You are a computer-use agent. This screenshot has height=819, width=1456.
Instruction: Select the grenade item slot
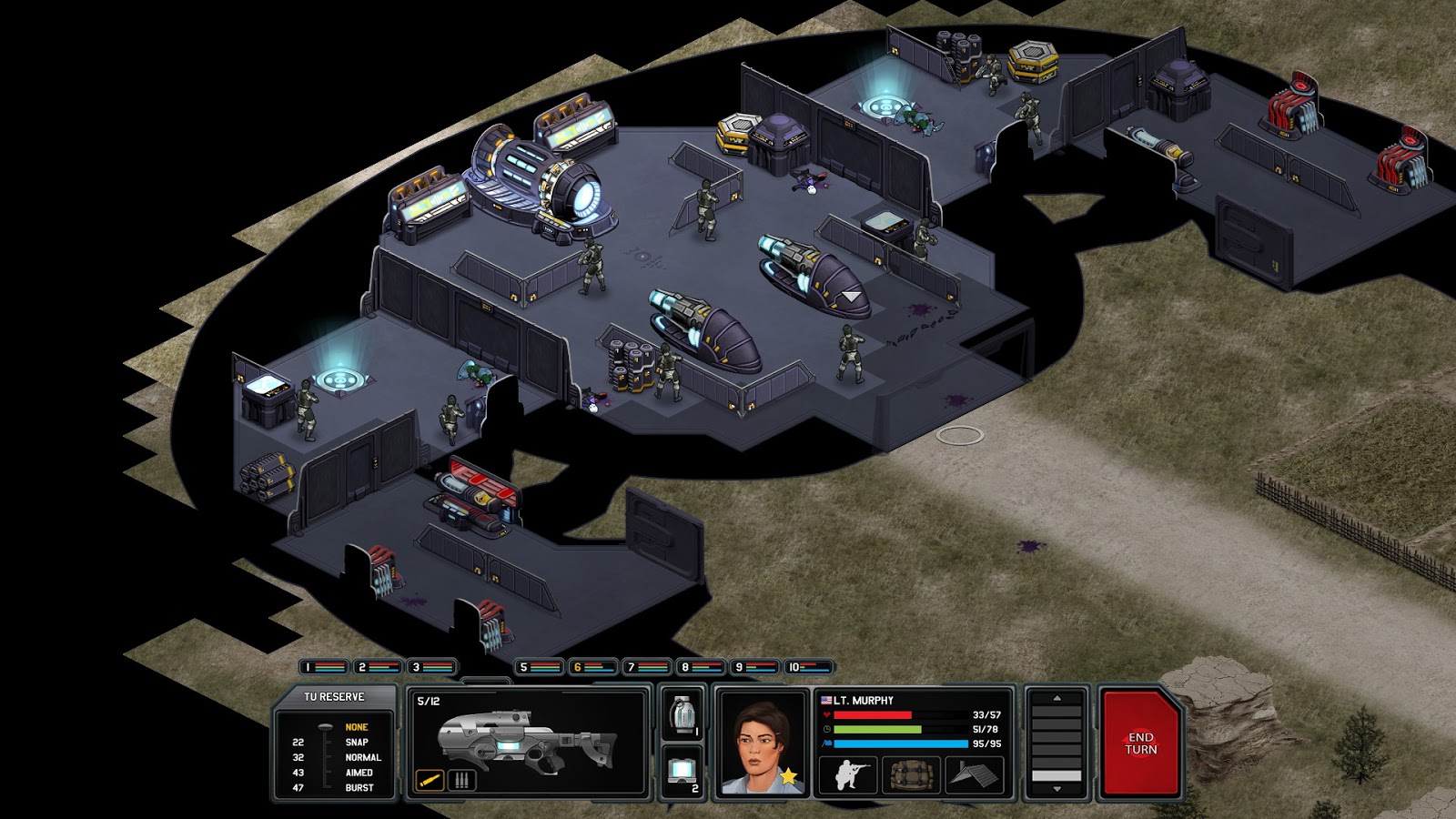coord(682,715)
